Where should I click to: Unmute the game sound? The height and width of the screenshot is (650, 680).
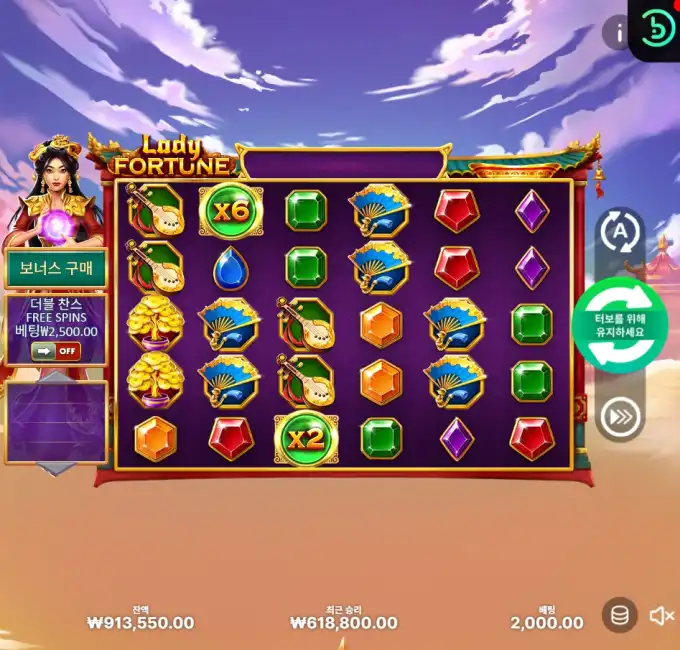click(661, 616)
